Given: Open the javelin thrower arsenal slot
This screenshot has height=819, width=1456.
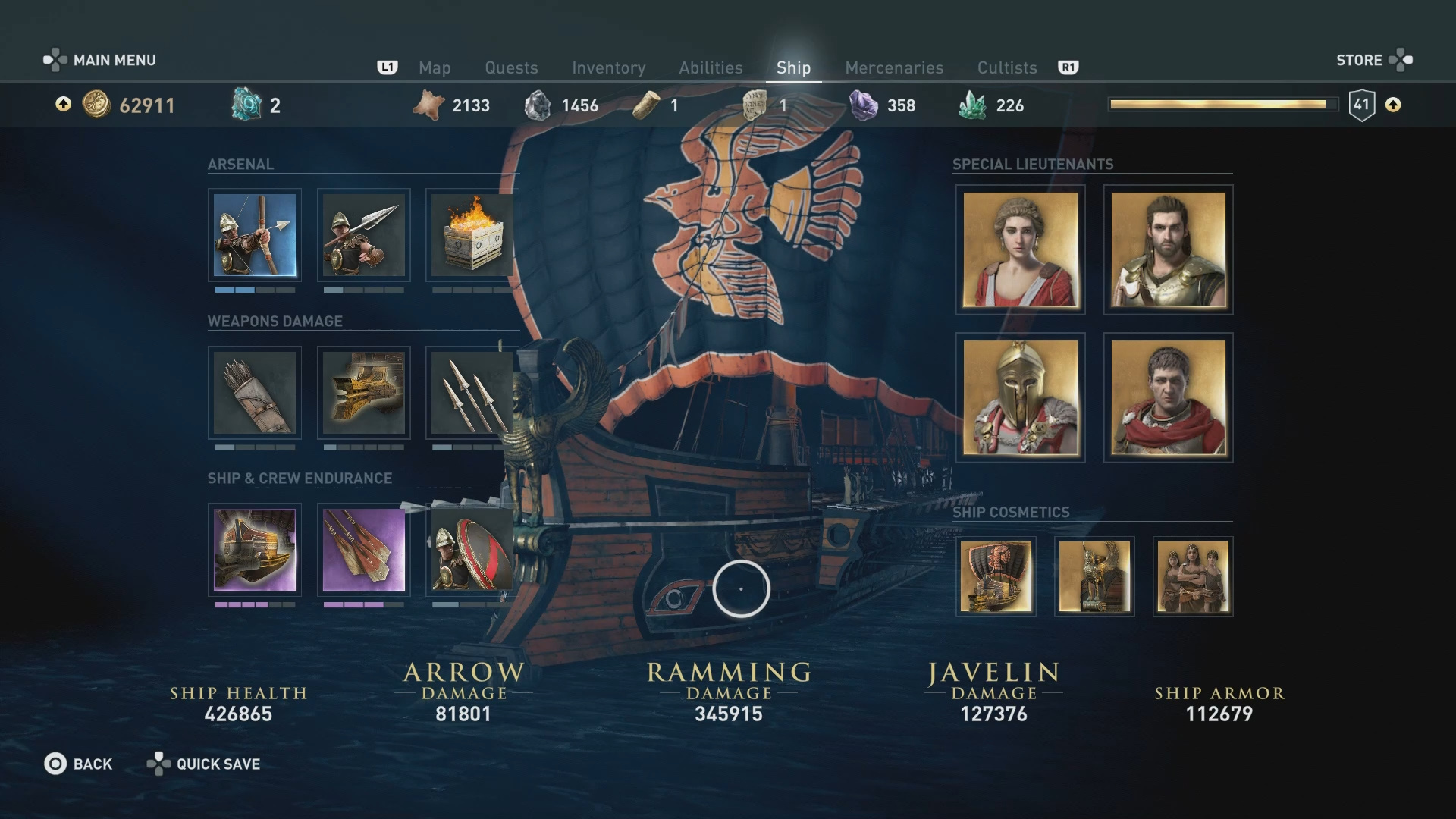Looking at the screenshot, I should (364, 235).
